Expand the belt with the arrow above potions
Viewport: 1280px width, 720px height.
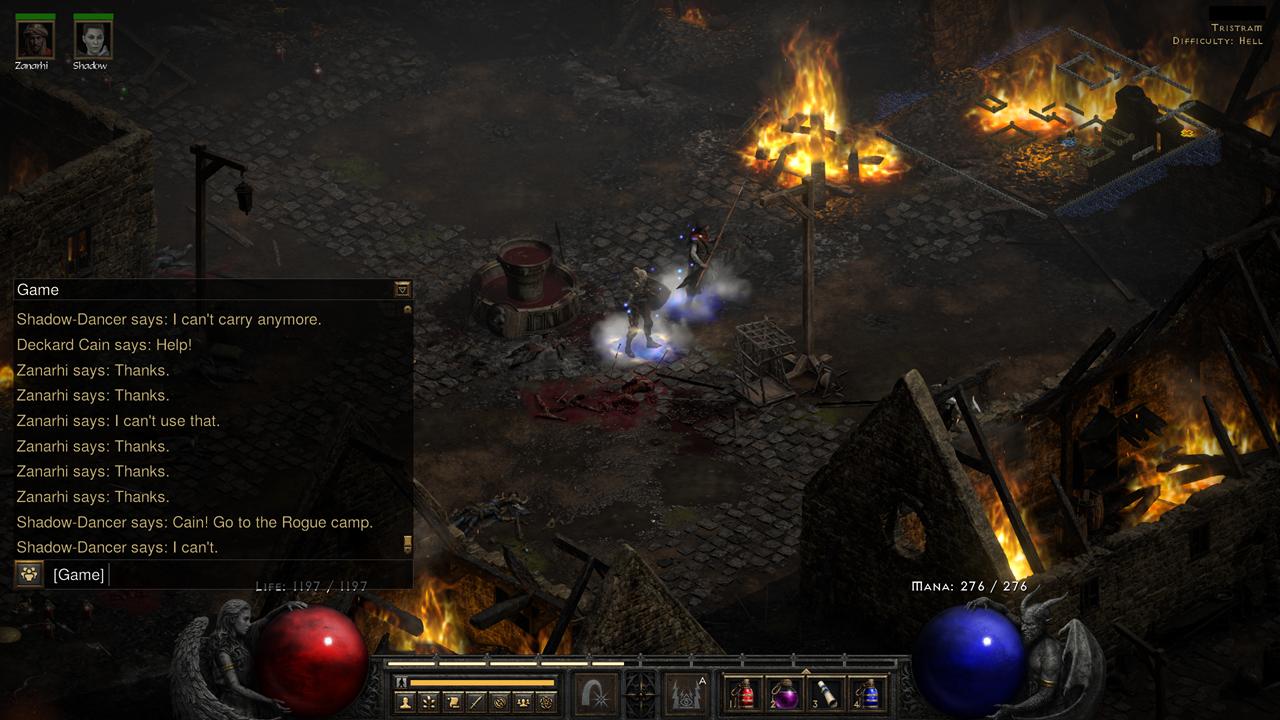[805, 670]
